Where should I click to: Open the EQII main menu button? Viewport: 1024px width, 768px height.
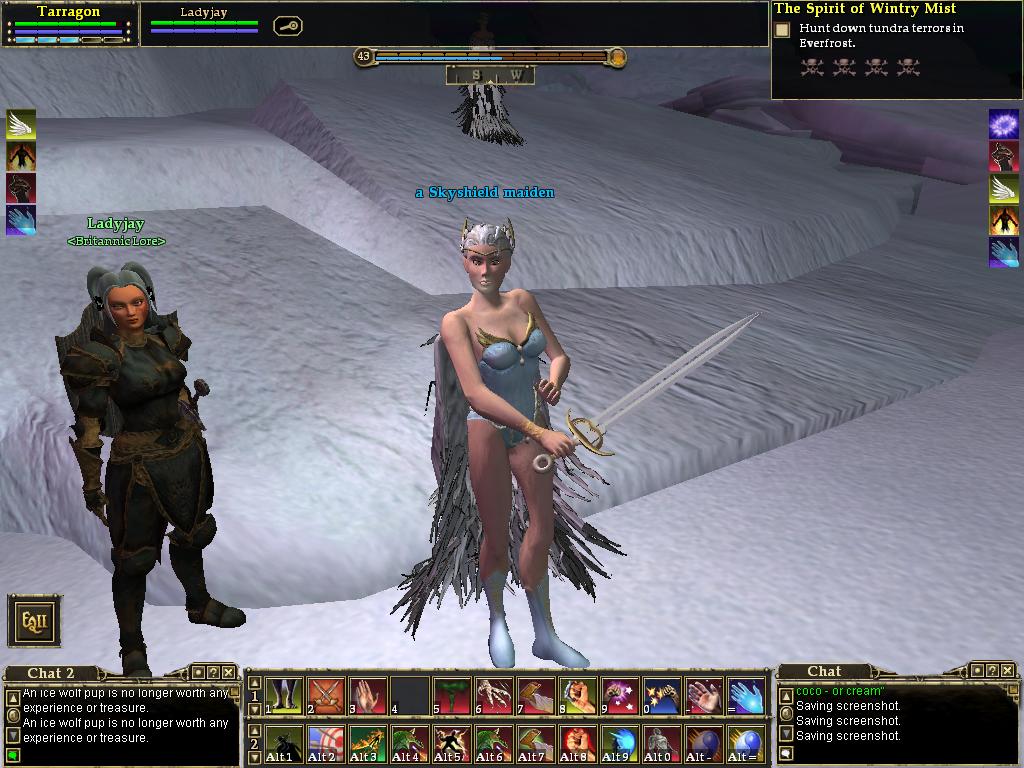point(35,621)
